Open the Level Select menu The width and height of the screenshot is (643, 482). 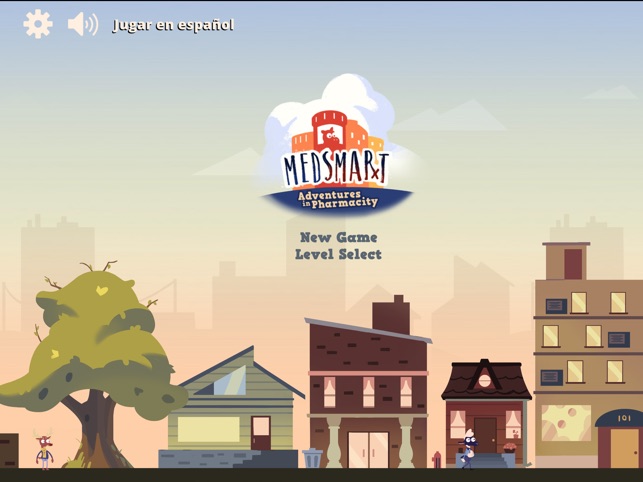click(338, 254)
